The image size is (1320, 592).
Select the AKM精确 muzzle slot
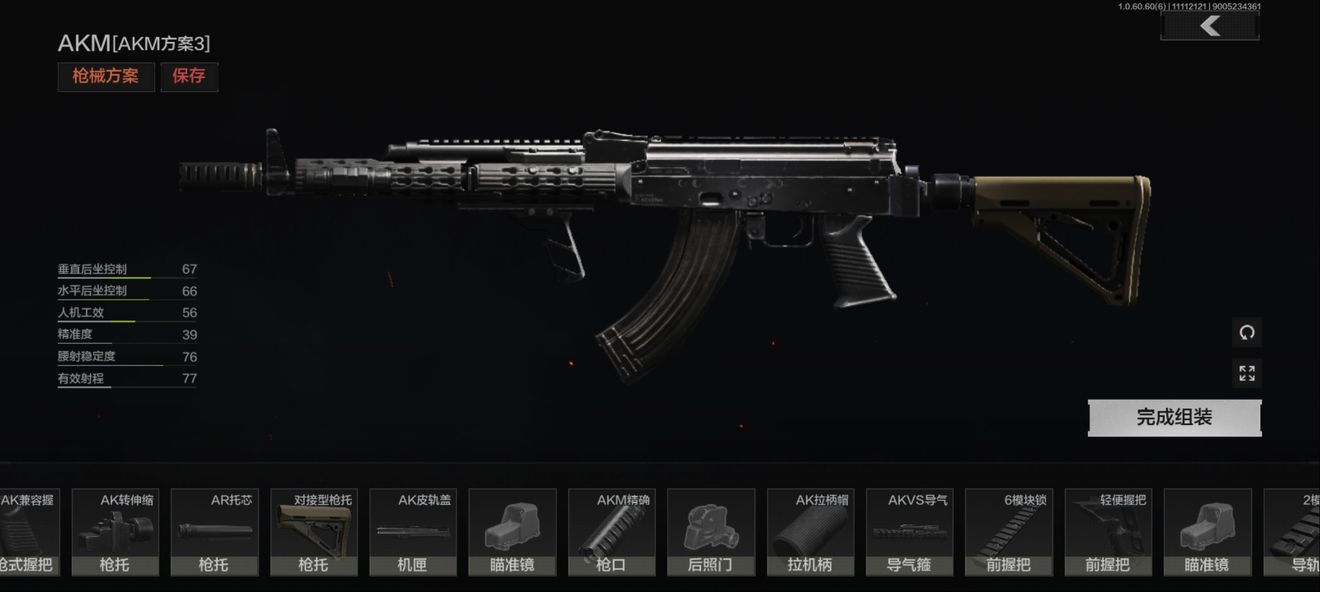click(611, 532)
